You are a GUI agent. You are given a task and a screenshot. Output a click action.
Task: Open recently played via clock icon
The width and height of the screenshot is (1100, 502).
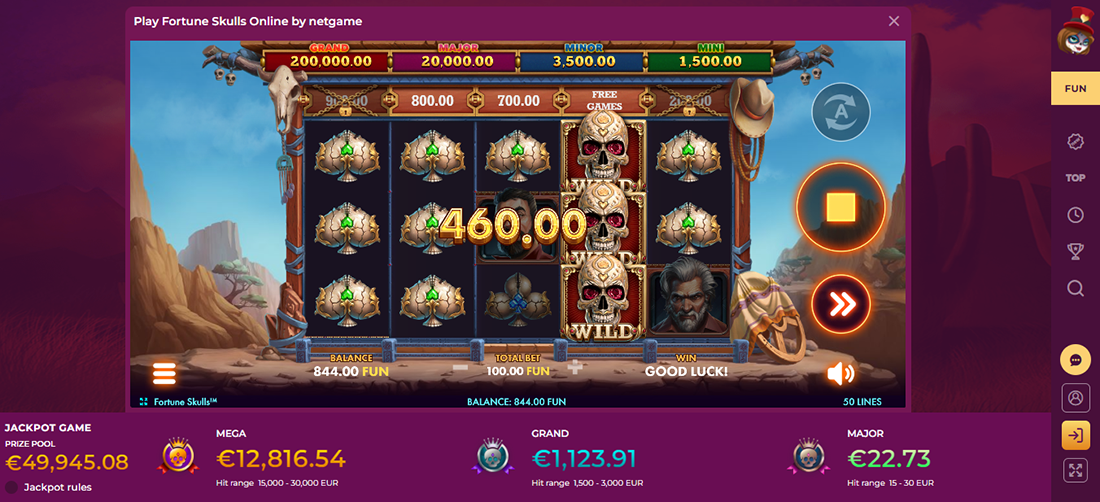pos(1075,215)
